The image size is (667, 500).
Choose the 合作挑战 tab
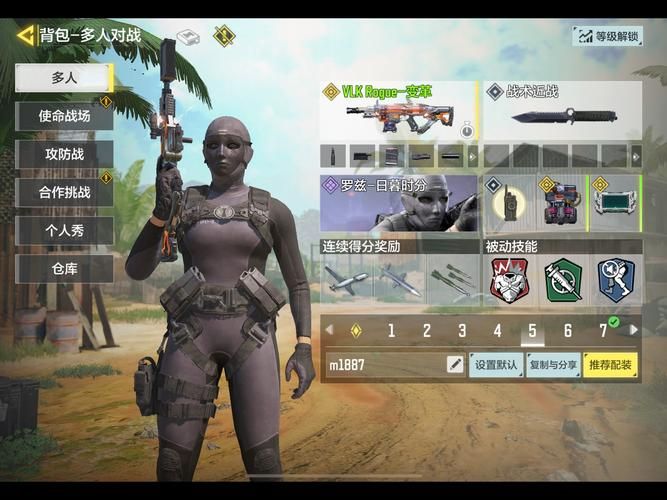coord(64,192)
